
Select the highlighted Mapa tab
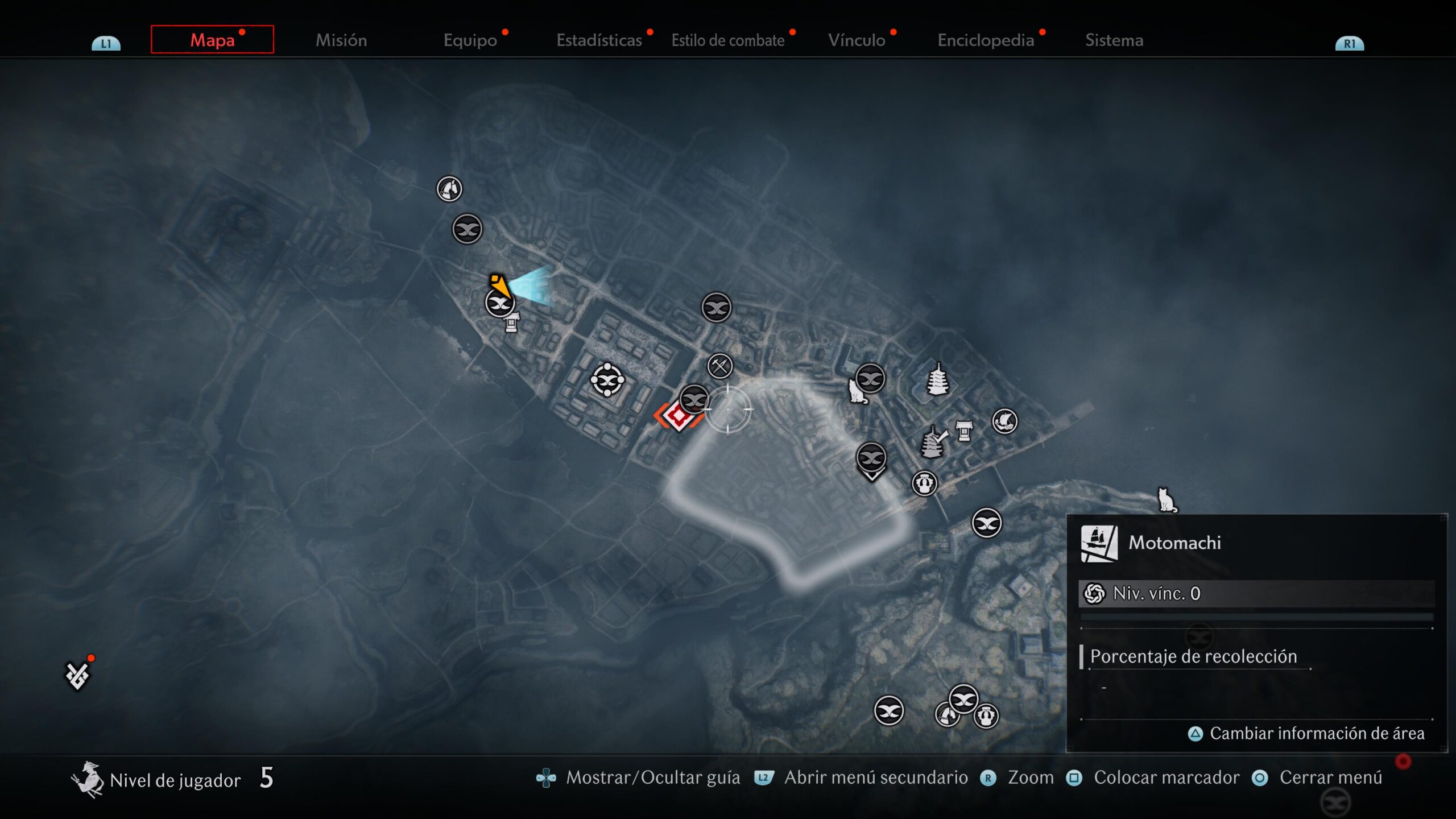pos(212,40)
